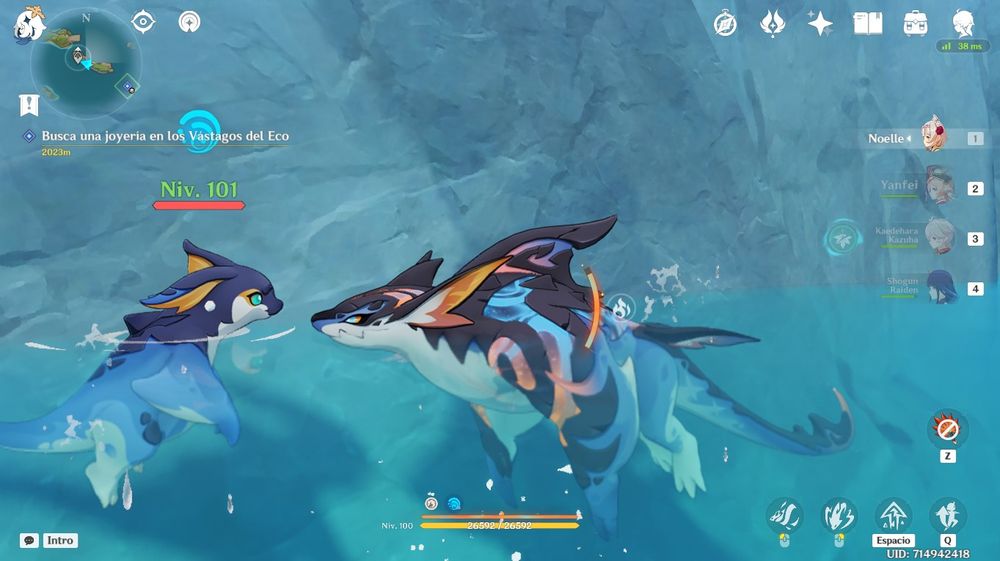Open the character profile head icon
1000x561 pixels.
click(963, 22)
